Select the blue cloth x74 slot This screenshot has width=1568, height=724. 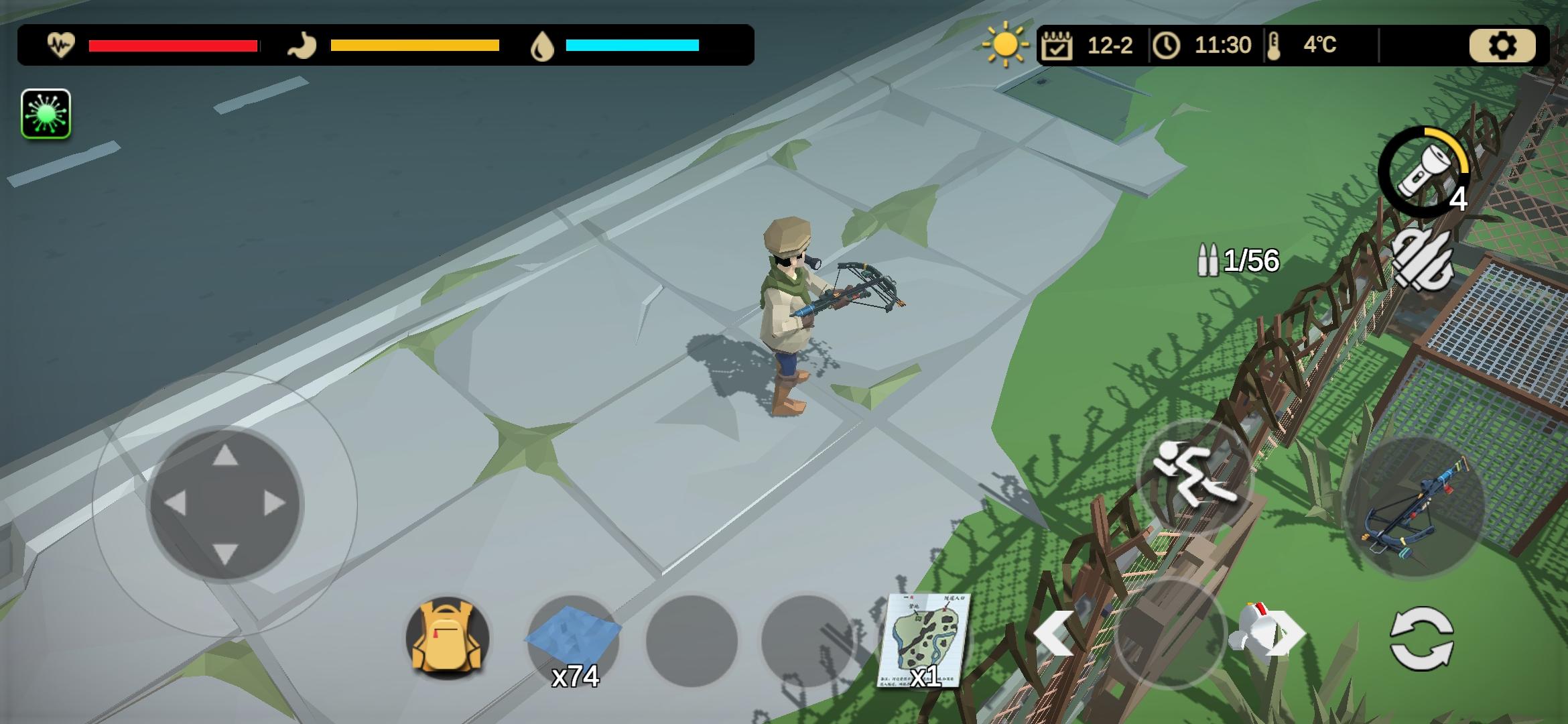pyautogui.click(x=574, y=640)
